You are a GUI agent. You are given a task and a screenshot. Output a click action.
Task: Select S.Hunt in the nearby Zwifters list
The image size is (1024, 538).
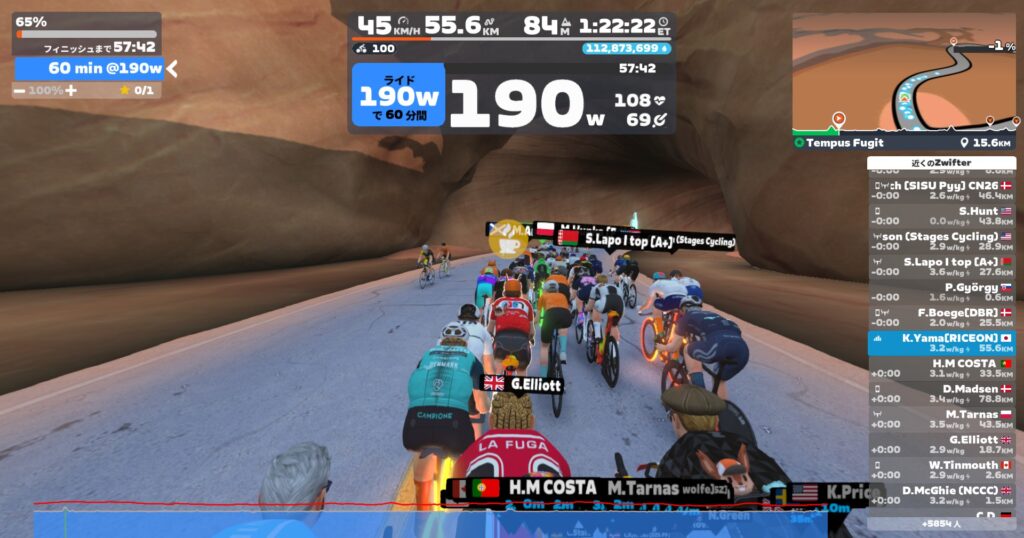click(941, 217)
